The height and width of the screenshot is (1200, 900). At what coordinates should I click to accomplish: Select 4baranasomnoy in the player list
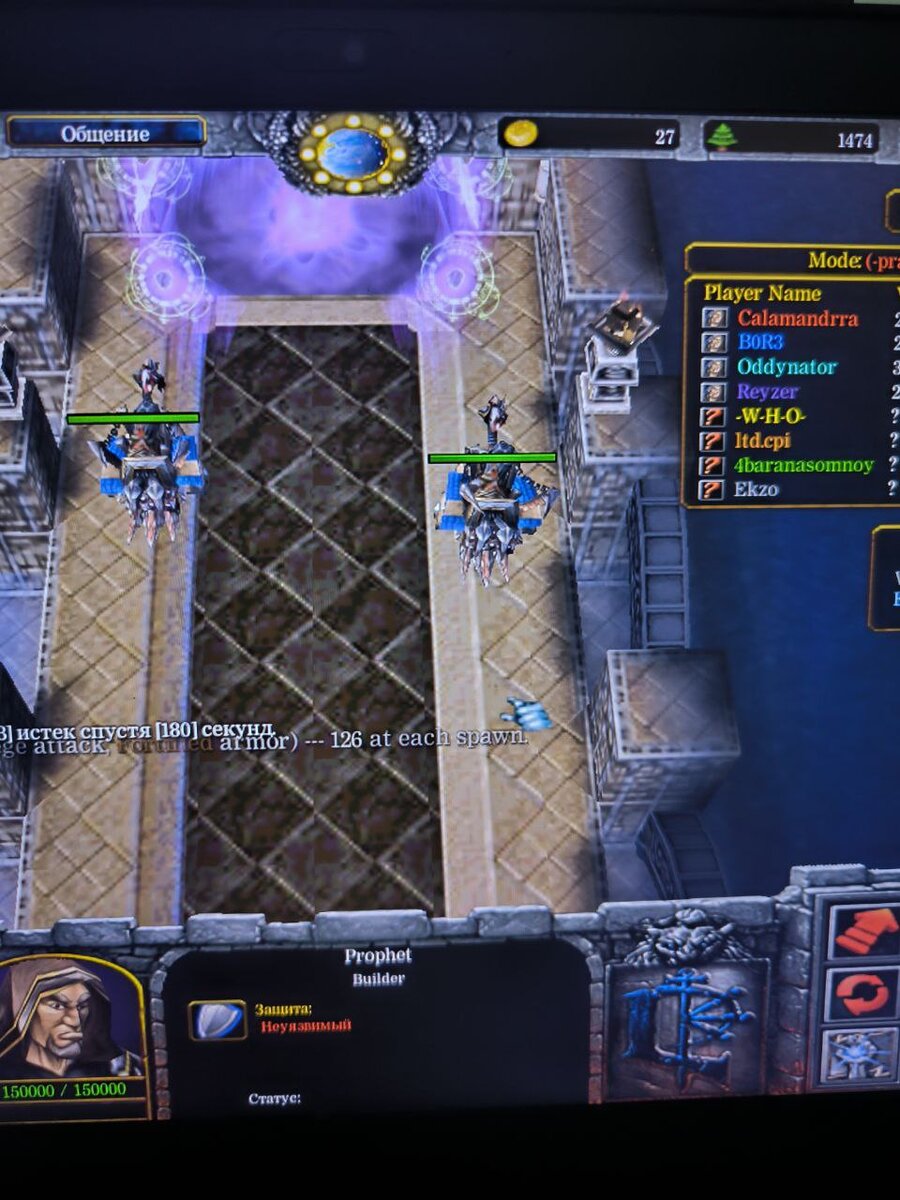(x=805, y=465)
